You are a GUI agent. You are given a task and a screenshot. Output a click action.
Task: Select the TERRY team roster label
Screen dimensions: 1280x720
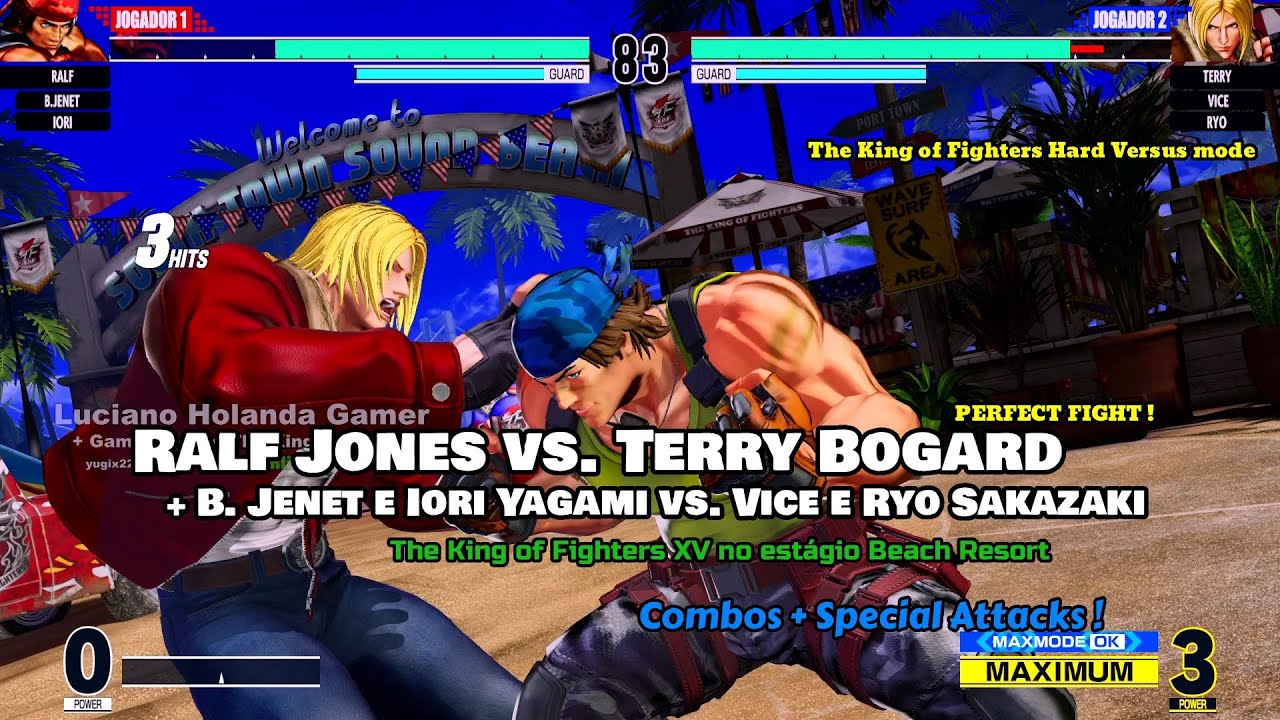click(x=1217, y=77)
